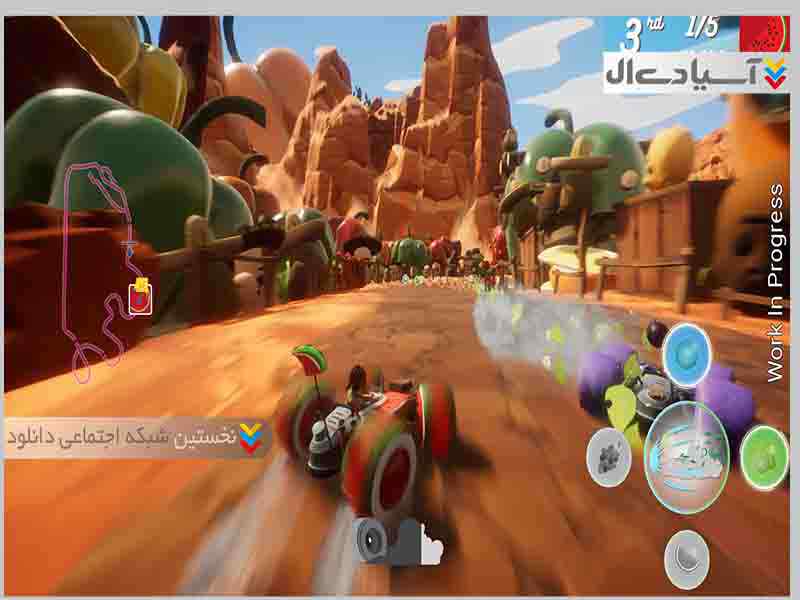The height and width of the screenshot is (600, 800).
Task: Click the Asiadl logo watermark
Action: (691, 73)
